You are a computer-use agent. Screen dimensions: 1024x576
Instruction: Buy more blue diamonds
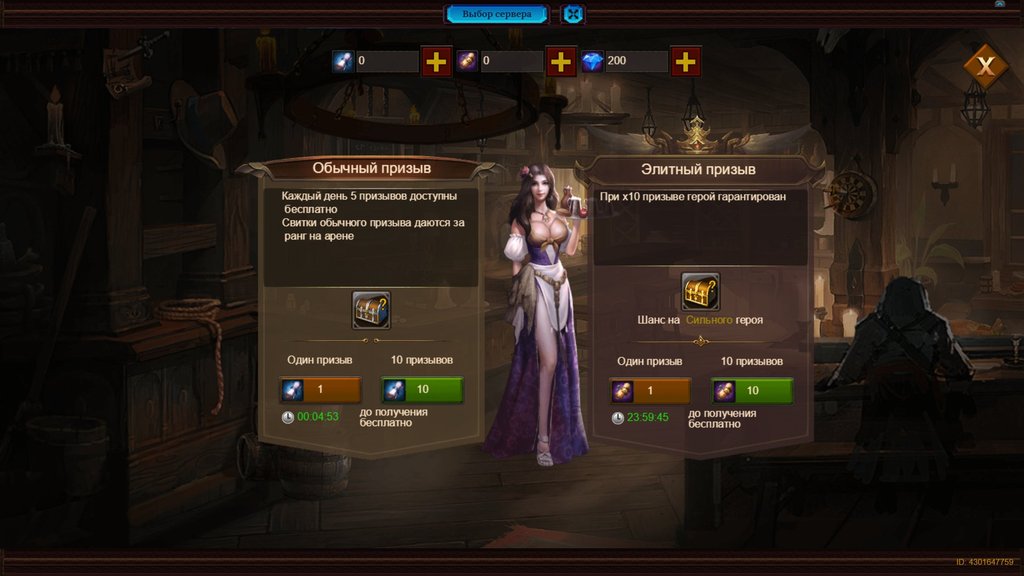pyautogui.click(x=685, y=61)
